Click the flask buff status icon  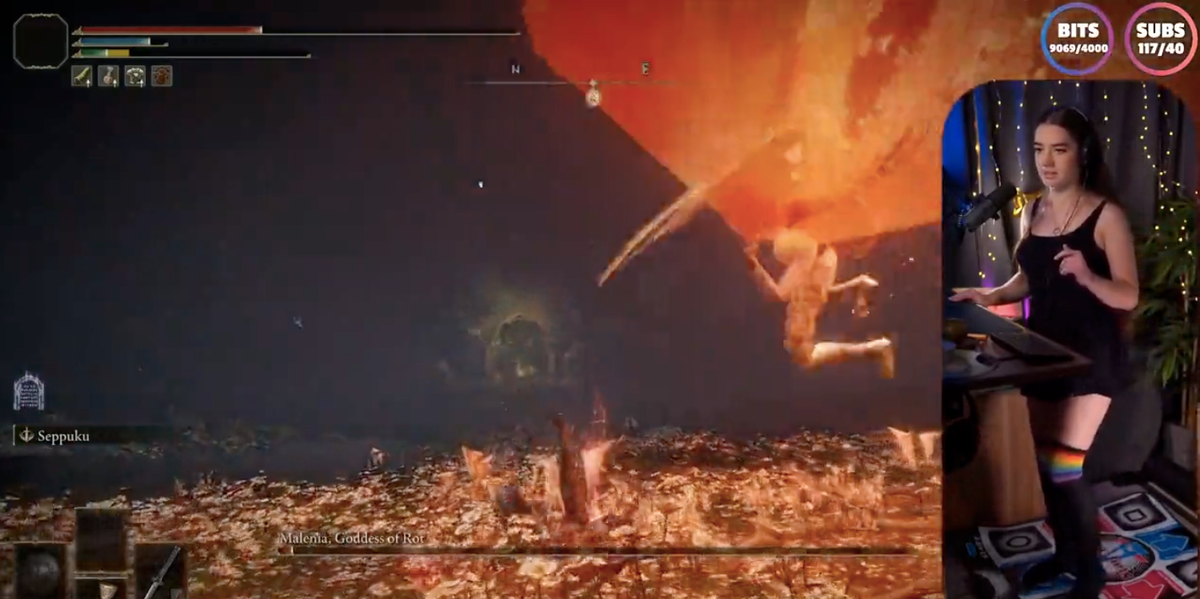pyautogui.click(x=108, y=76)
